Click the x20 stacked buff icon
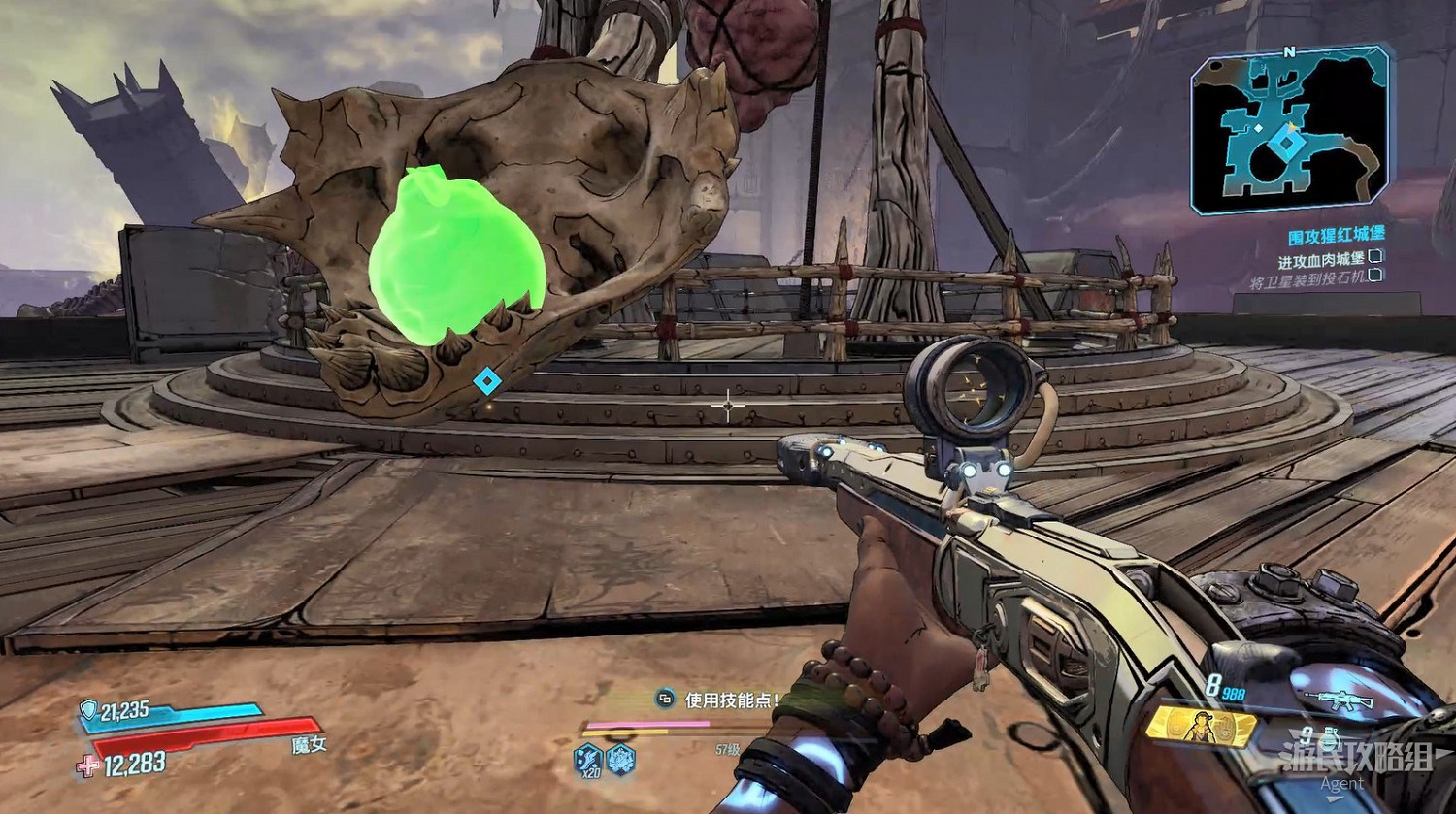Viewport: 1456px width, 814px height. coord(588,760)
